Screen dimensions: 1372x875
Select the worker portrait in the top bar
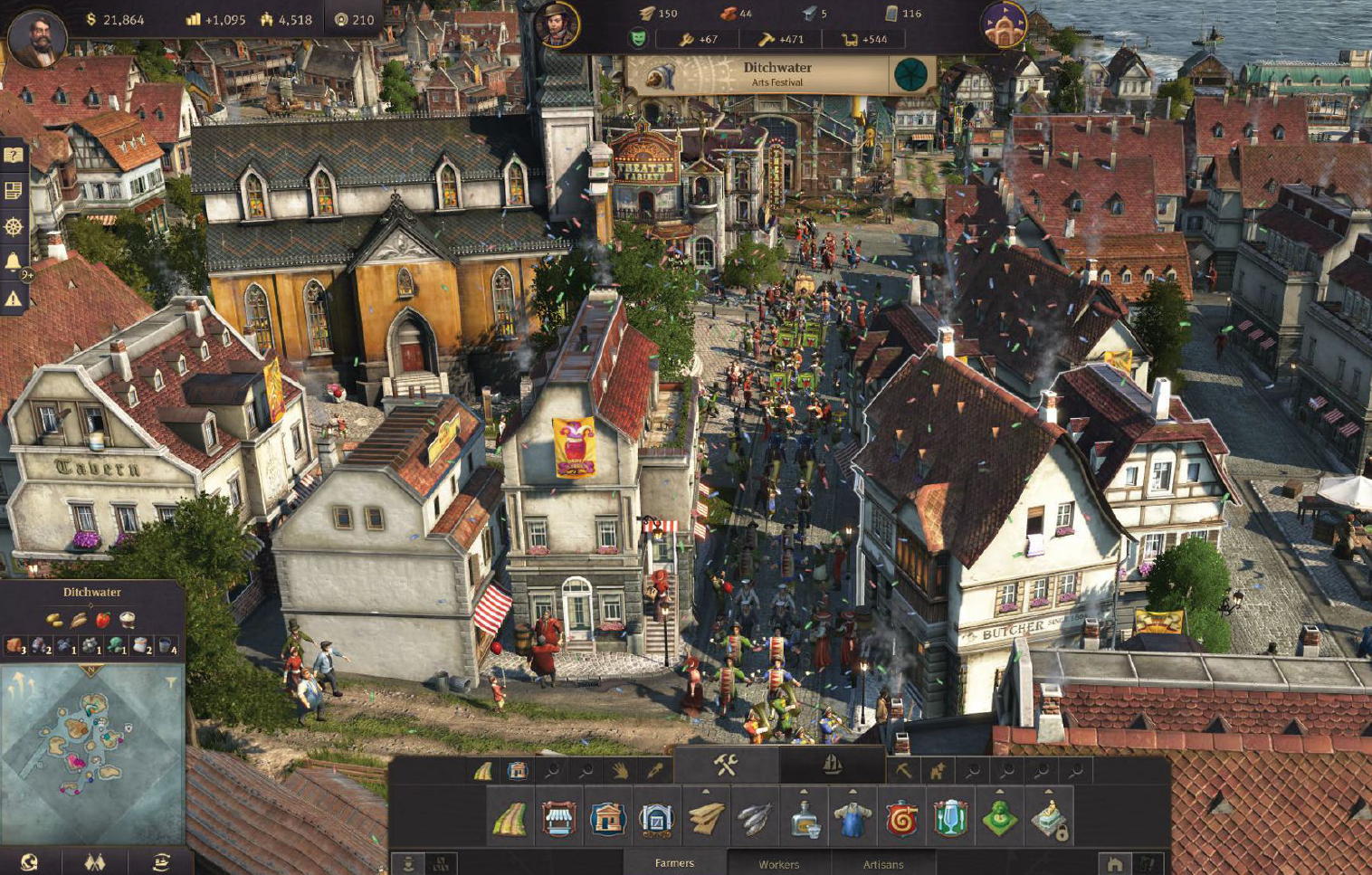click(557, 24)
